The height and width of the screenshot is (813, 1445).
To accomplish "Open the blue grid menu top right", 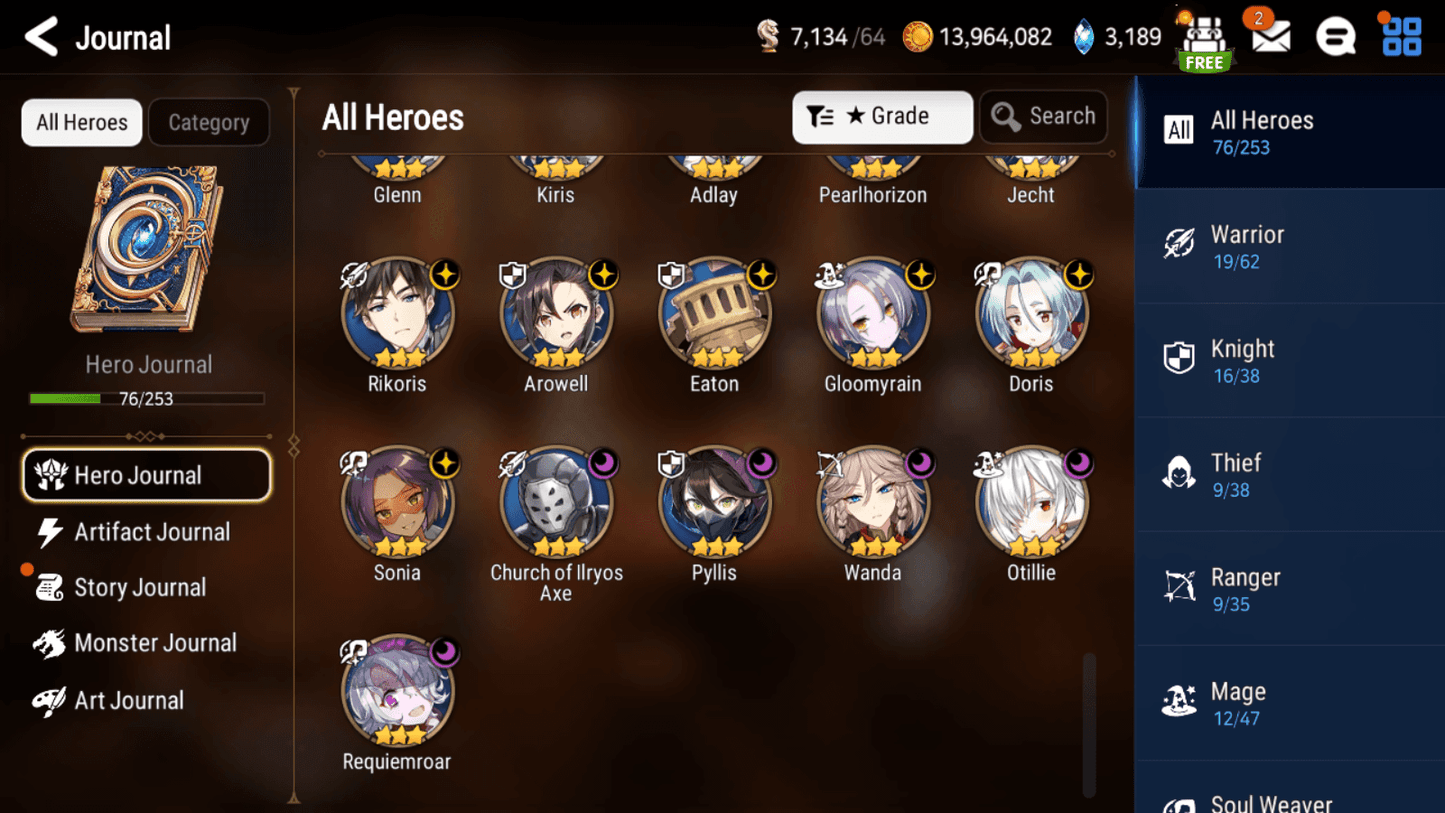I will pos(1401,36).
